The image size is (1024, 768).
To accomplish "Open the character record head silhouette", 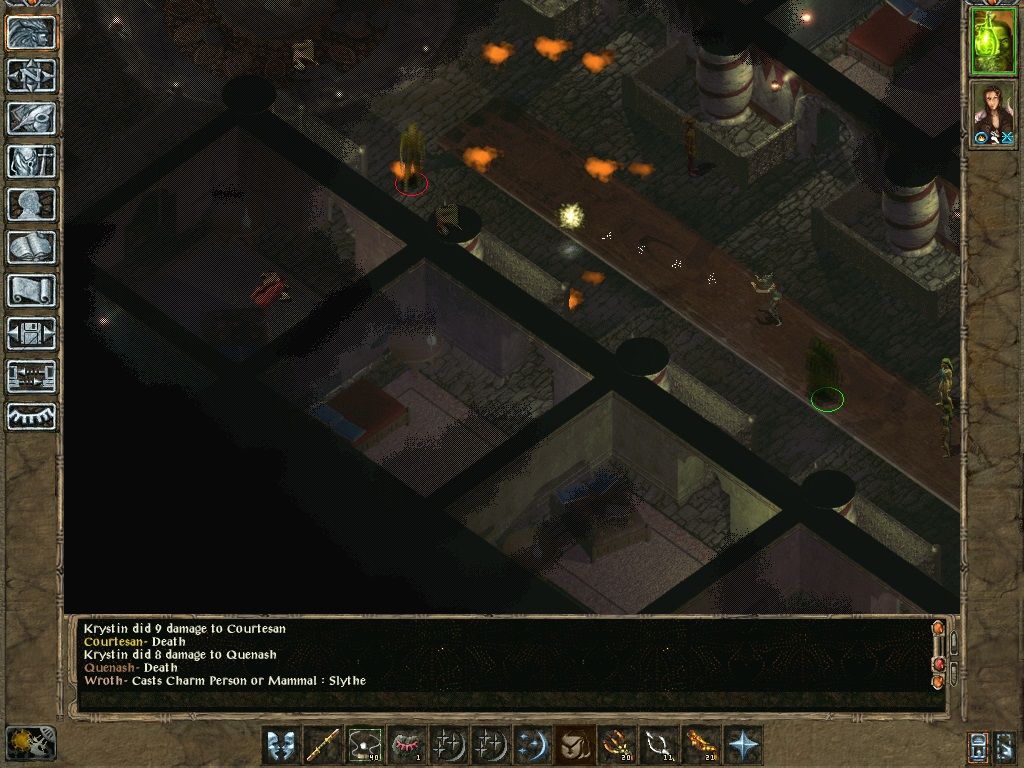I will pos(31,204).
